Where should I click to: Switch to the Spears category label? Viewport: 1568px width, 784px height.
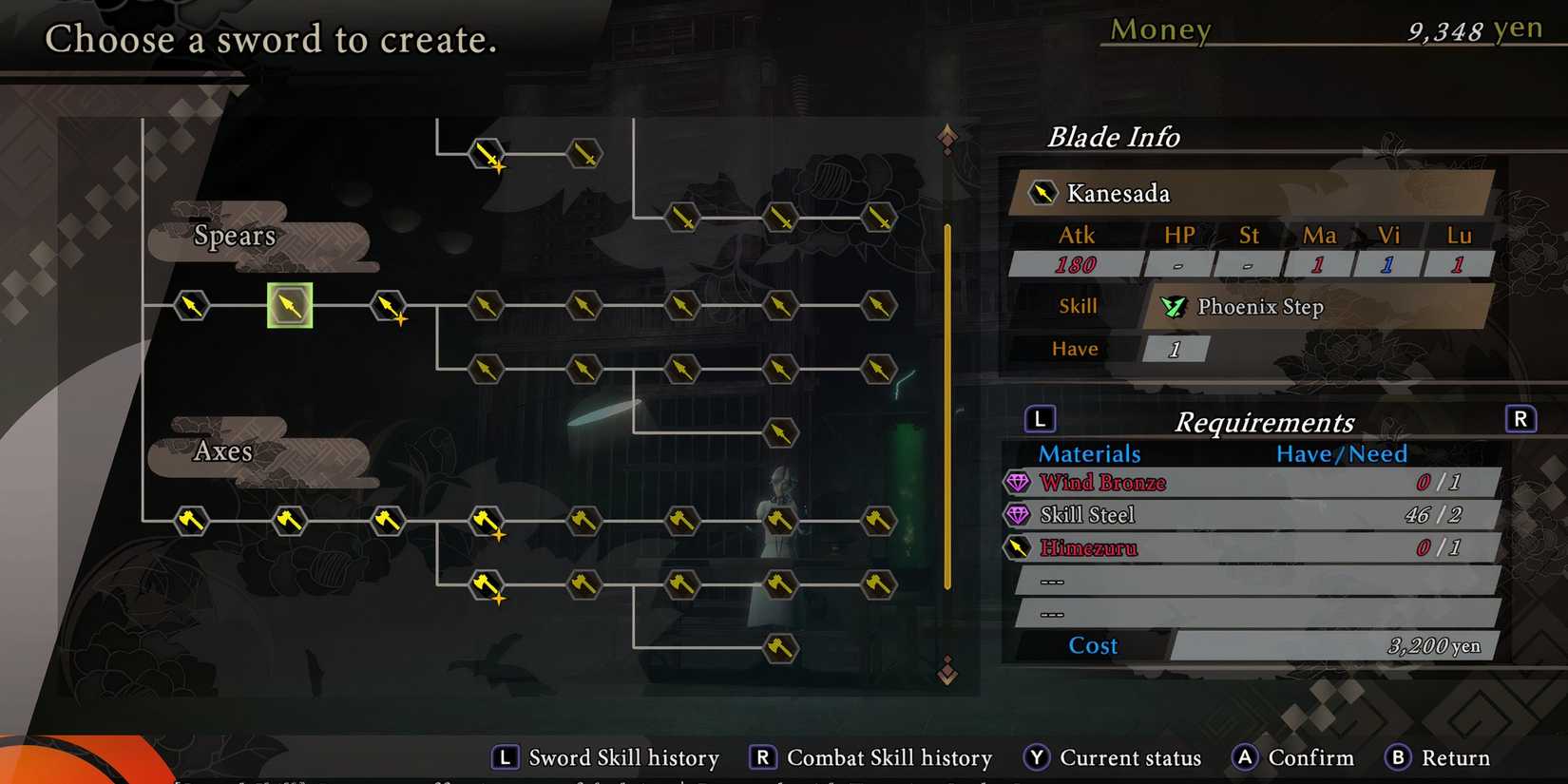(235, 237)
